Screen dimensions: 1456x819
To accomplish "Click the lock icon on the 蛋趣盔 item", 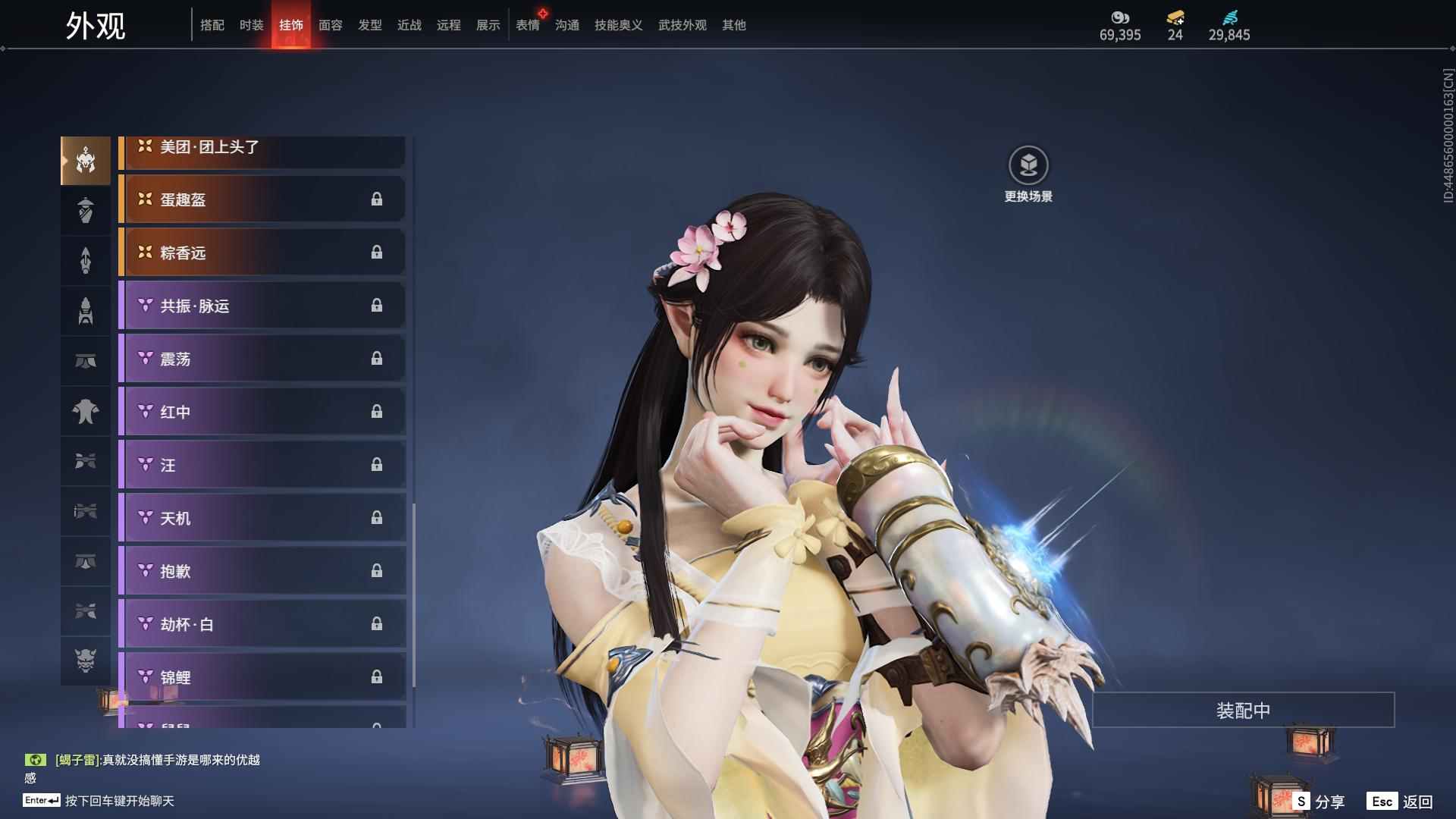I will click(377, 199).
